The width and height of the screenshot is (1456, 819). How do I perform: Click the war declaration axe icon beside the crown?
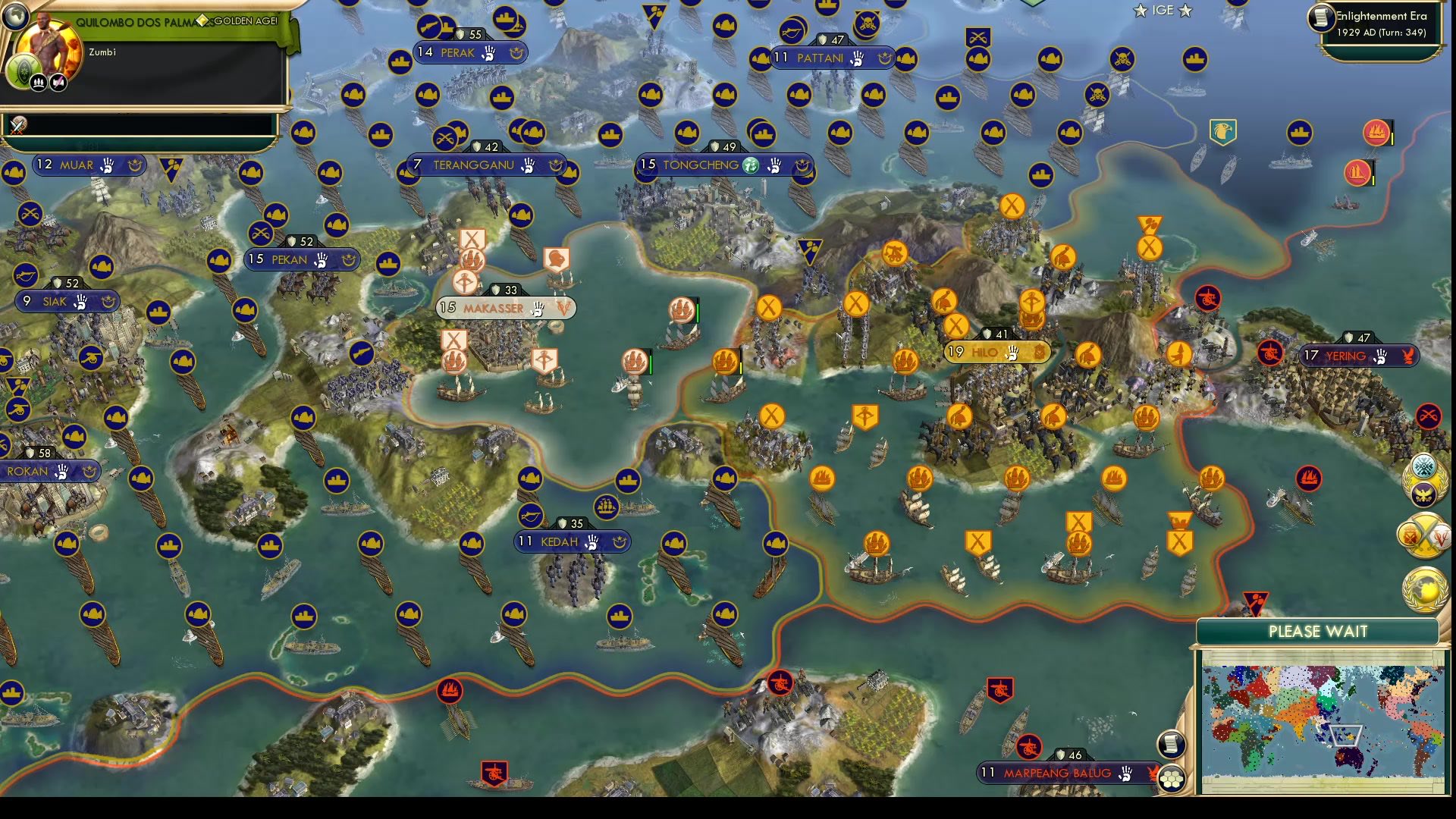click(x=57, y=82)
